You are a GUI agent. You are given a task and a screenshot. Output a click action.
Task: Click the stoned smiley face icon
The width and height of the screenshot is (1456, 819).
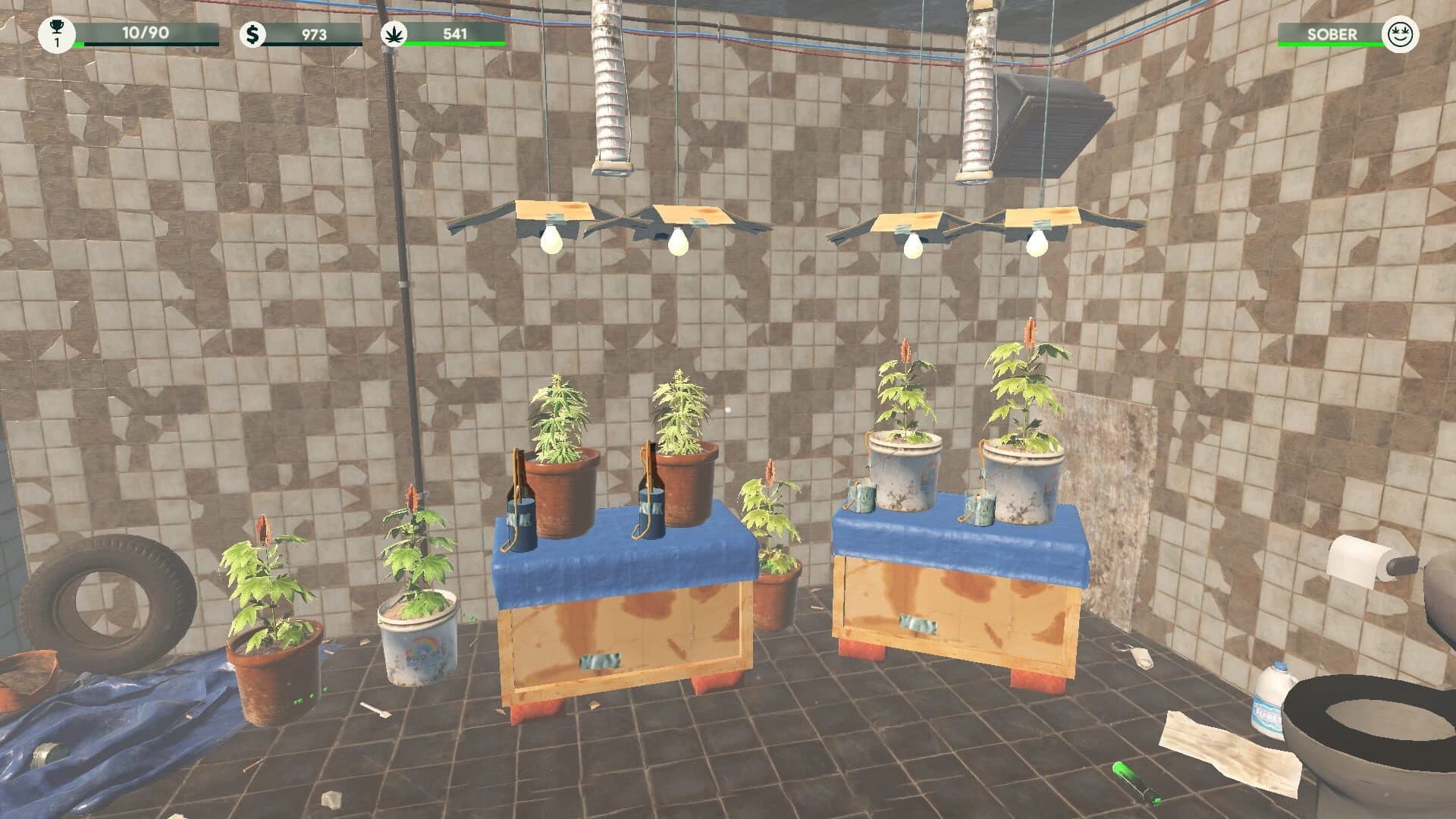[1401, 33]
